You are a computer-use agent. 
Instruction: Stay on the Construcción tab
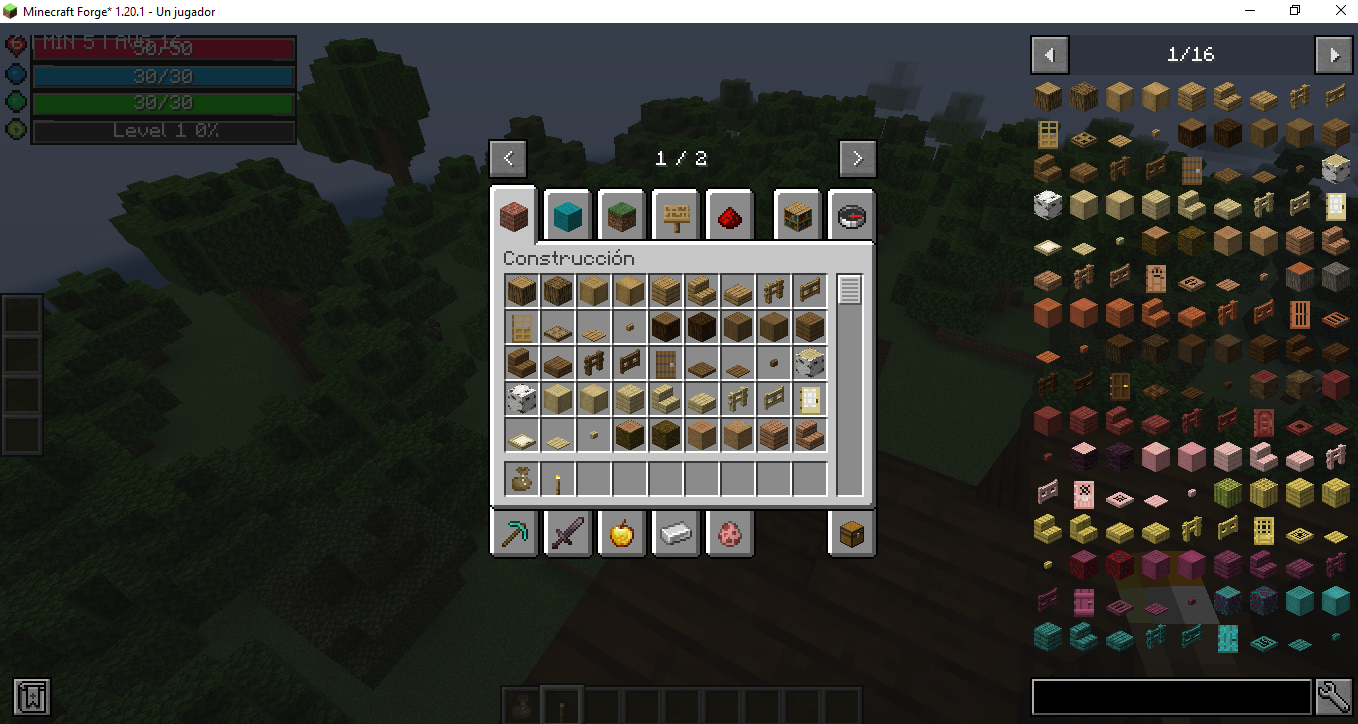click(513, 214)
